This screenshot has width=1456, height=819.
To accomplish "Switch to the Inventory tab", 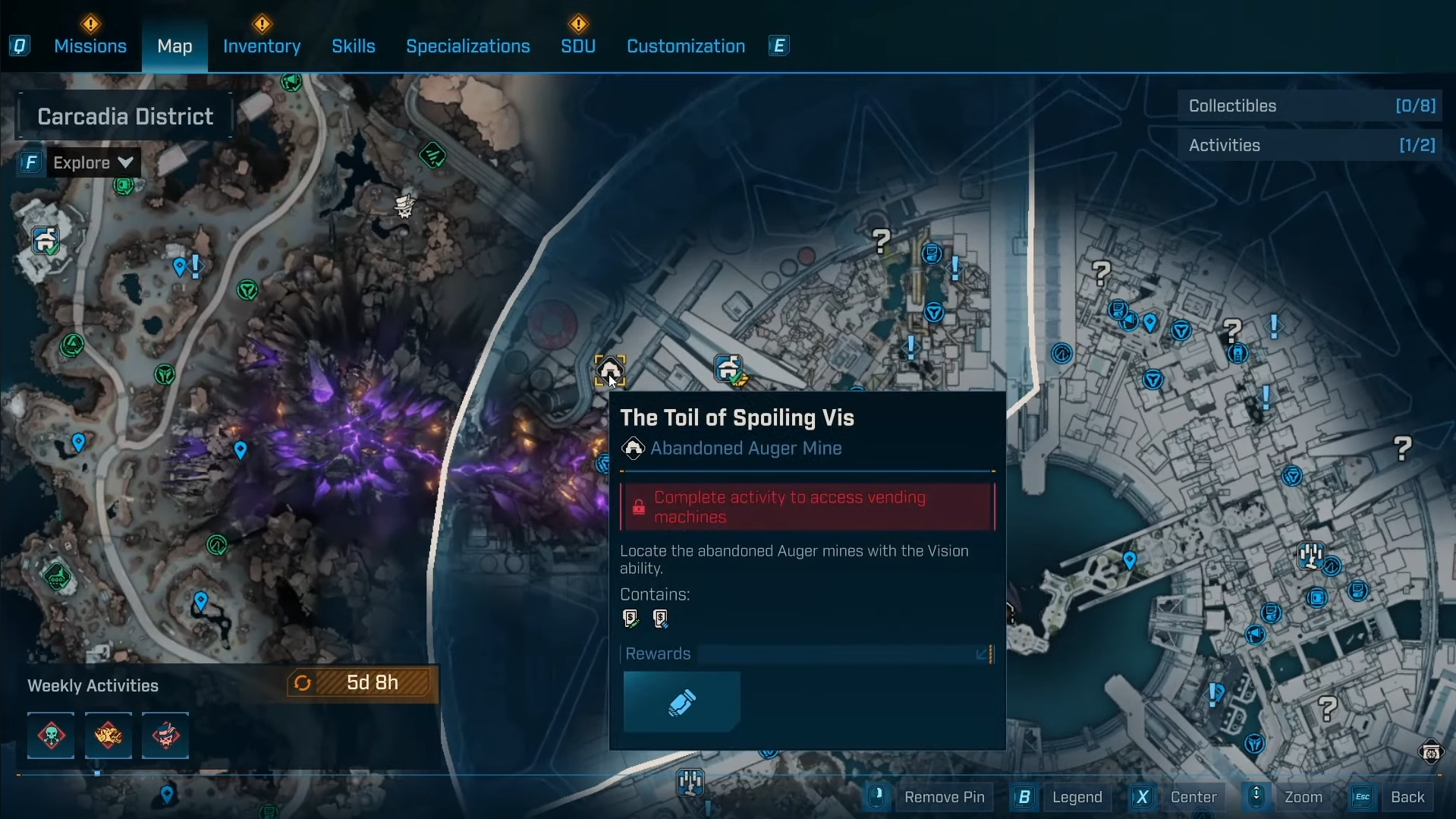I will (262, 46).
